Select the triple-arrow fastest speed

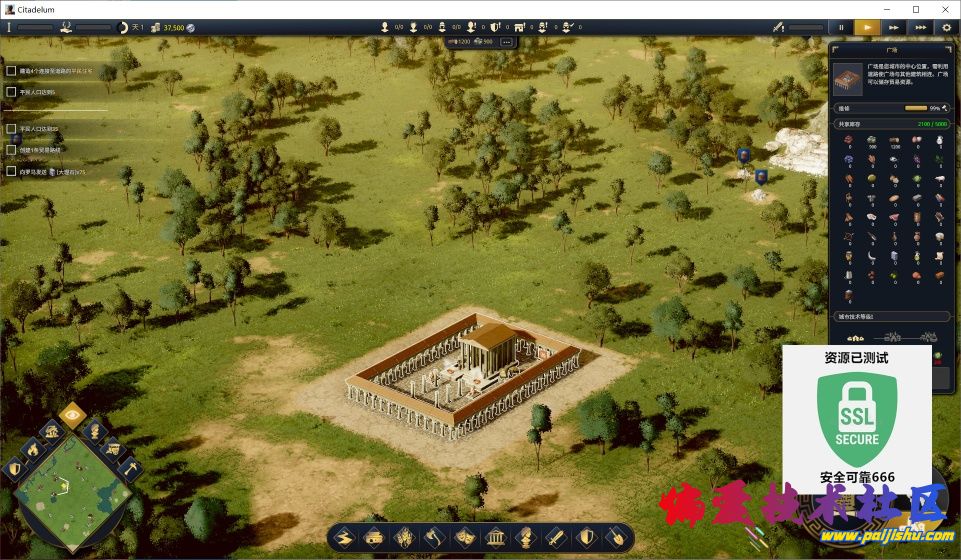point(920,28)
